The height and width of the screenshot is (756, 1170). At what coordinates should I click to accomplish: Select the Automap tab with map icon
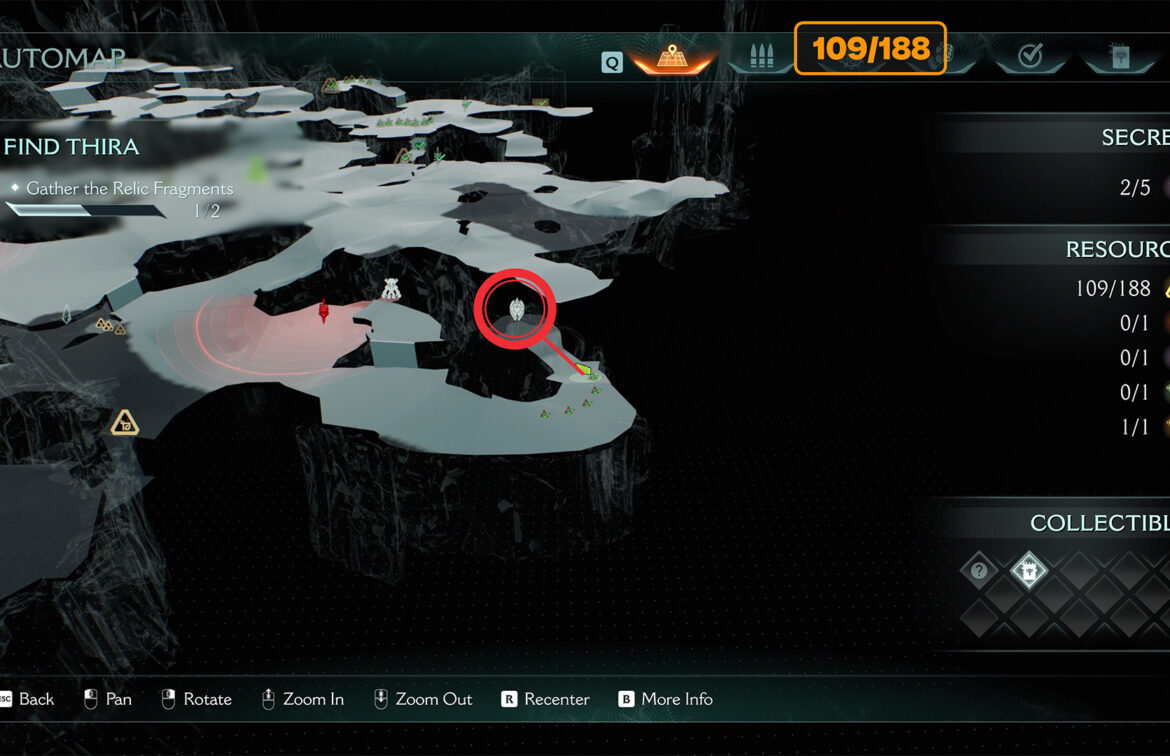(670, 58)
